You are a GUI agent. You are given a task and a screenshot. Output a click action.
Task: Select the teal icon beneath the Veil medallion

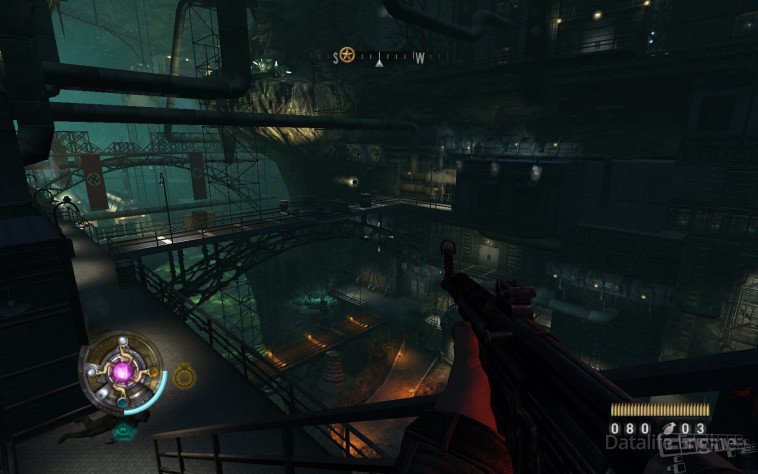click(124, 430)
